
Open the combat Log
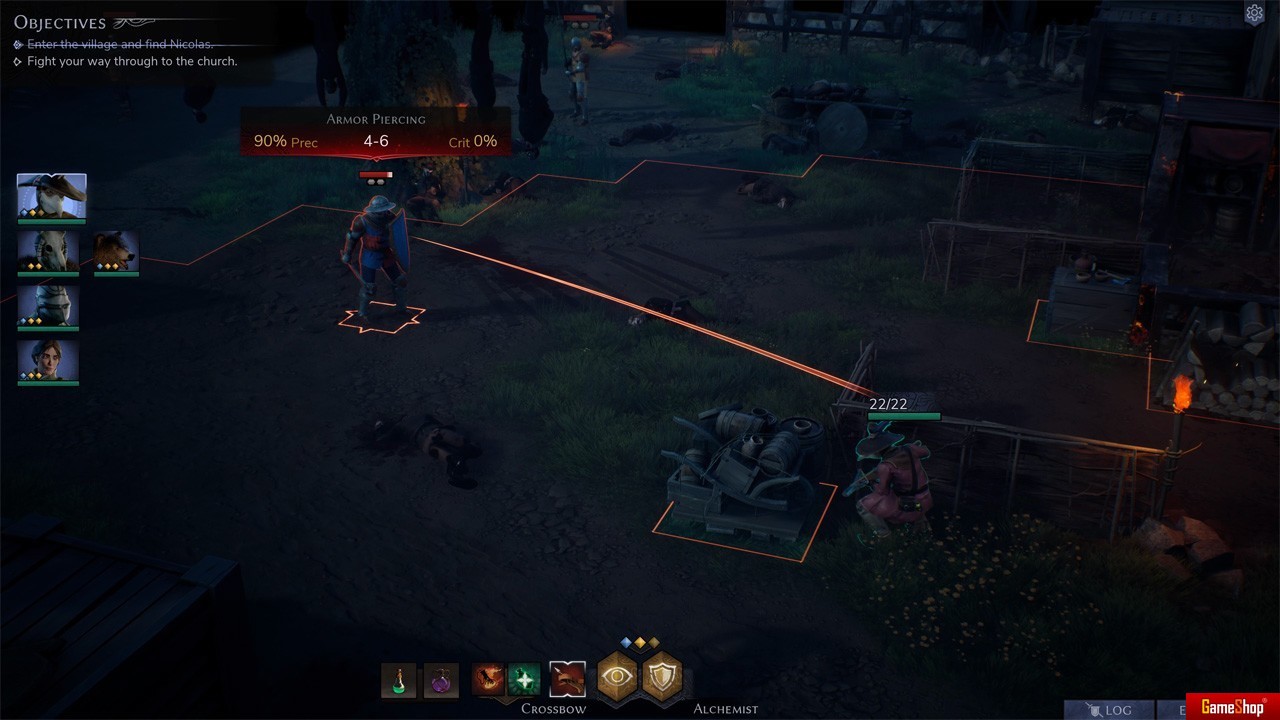1109,709
